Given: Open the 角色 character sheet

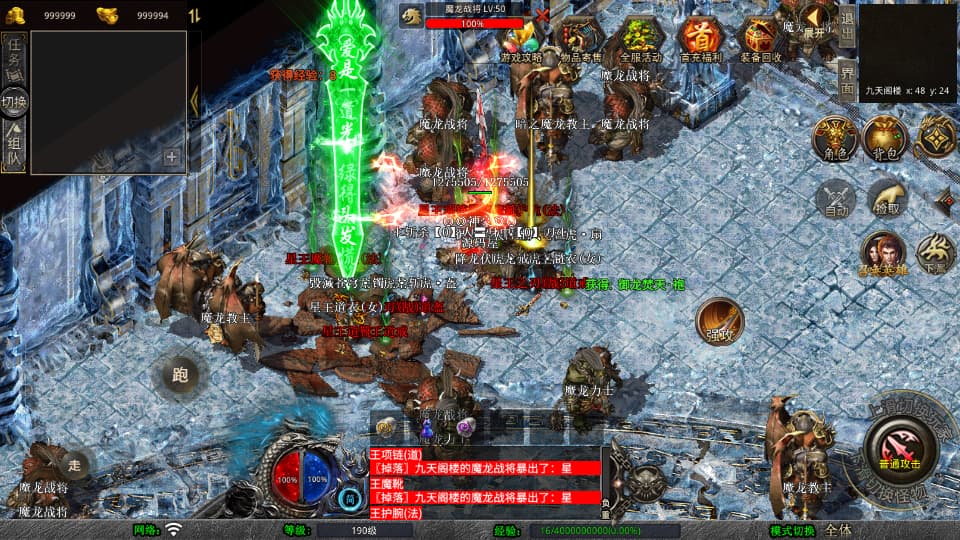Looking at the screenshot, I should point(833,139).
